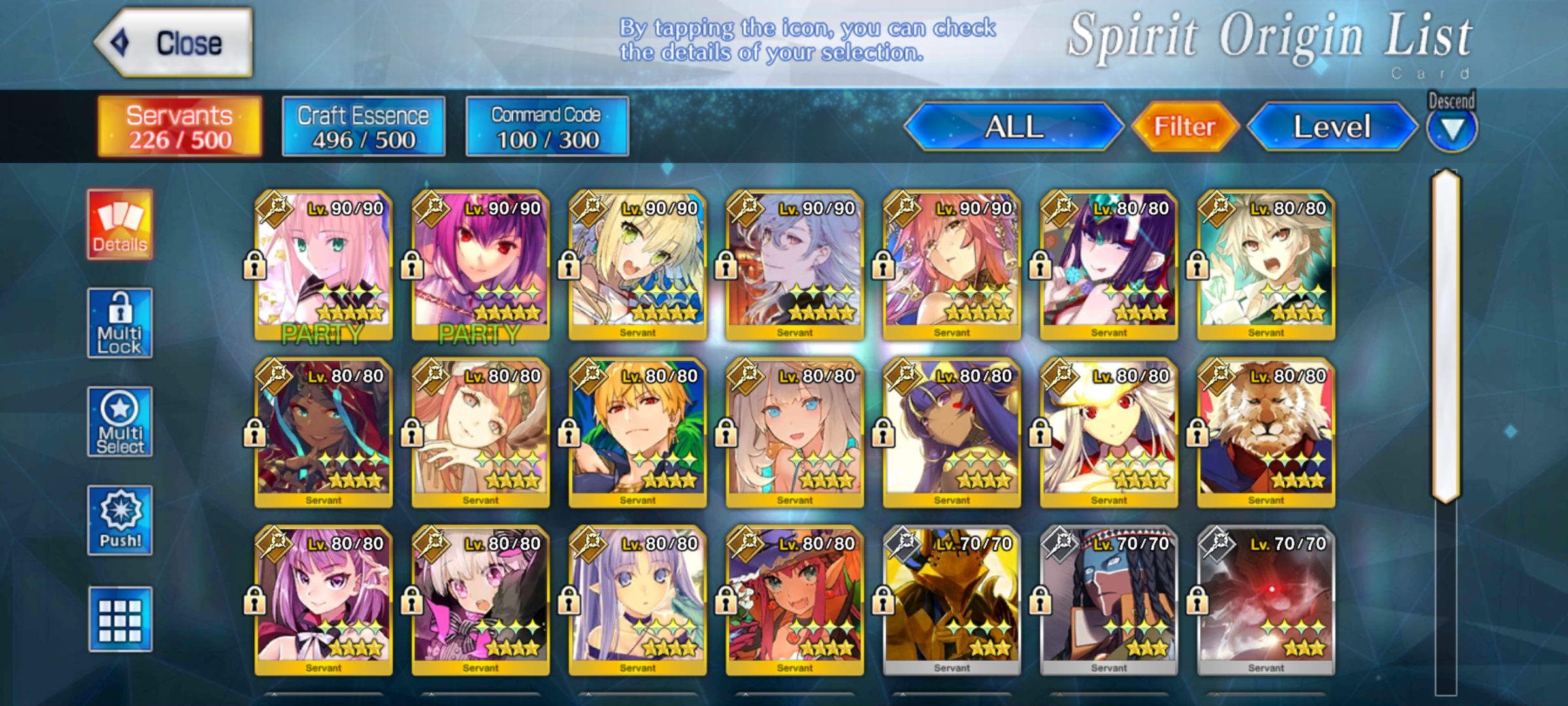Select the red glowing eye Lv. 70 servant

tap(1266, 599)
